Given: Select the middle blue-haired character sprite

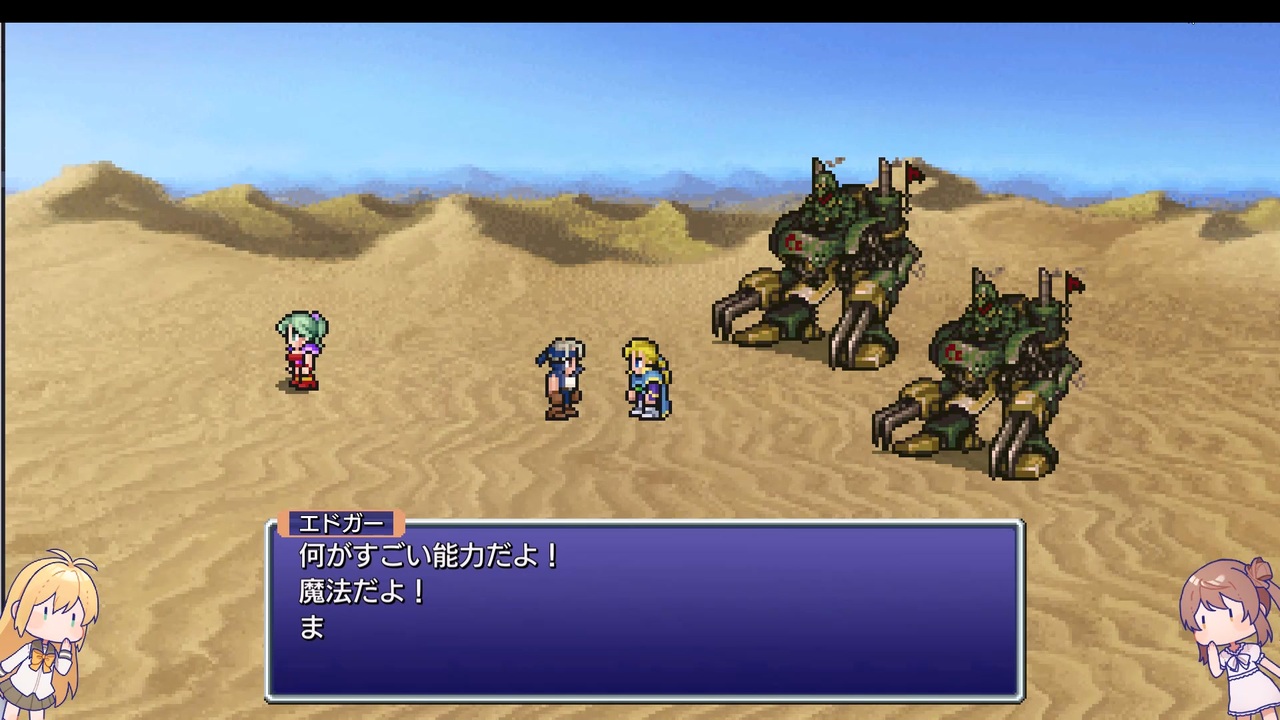Looking at the screenshot, I should click(x=562, y=378).
